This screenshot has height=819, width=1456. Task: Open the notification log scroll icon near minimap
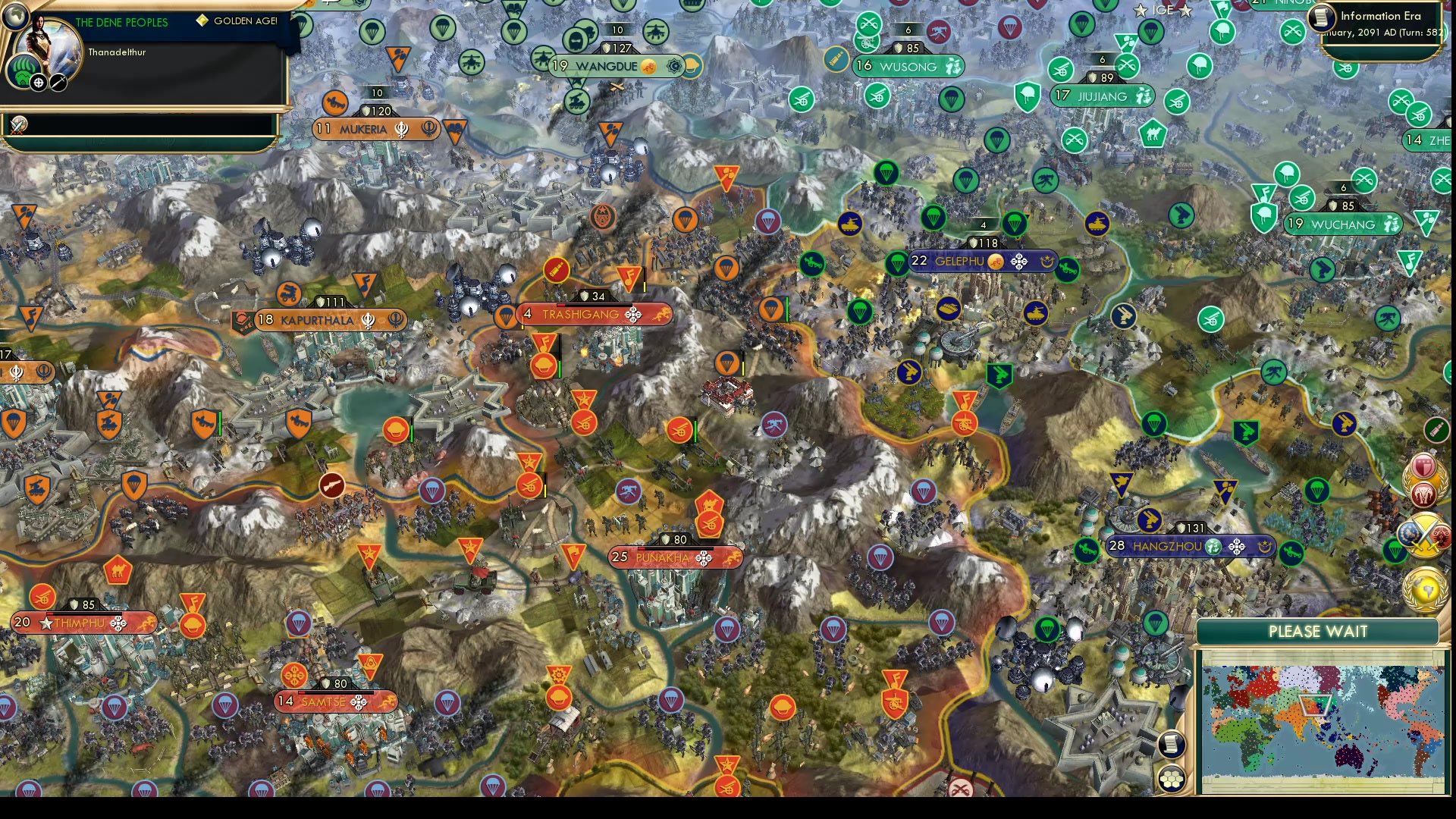pyautogui.click(x=1172, y=744)
